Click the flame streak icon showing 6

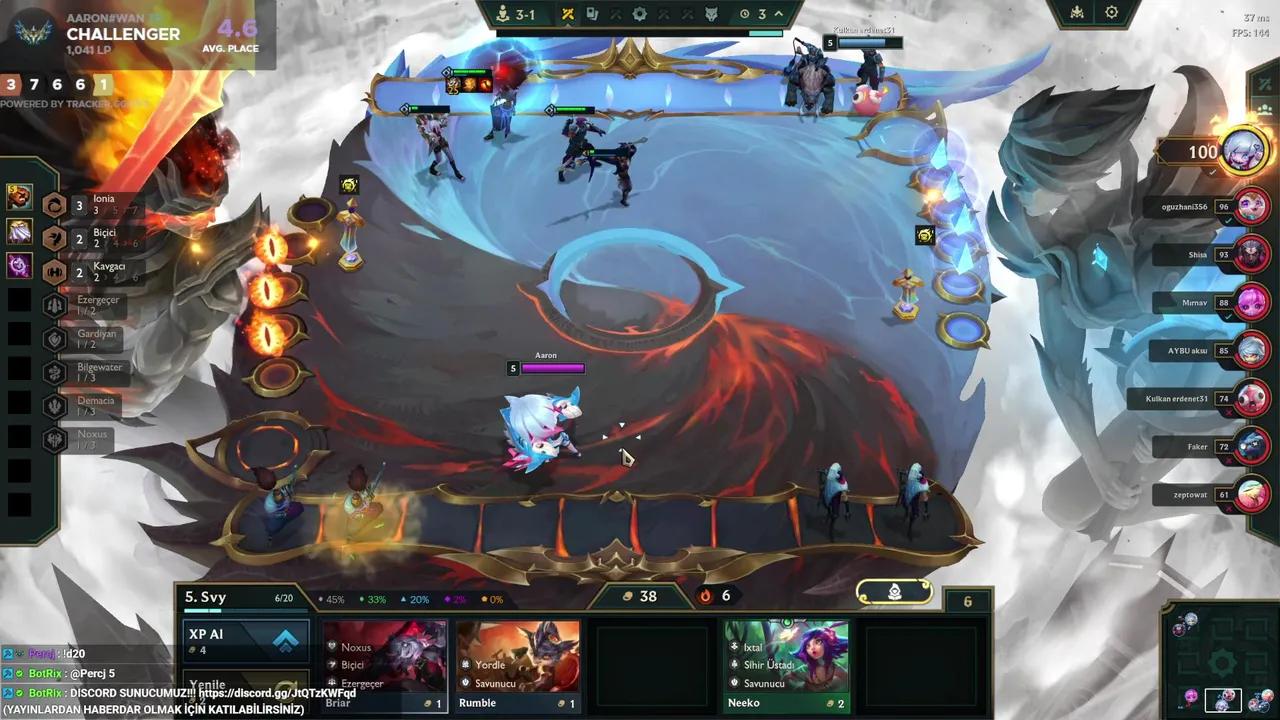(x=706, y=596)
